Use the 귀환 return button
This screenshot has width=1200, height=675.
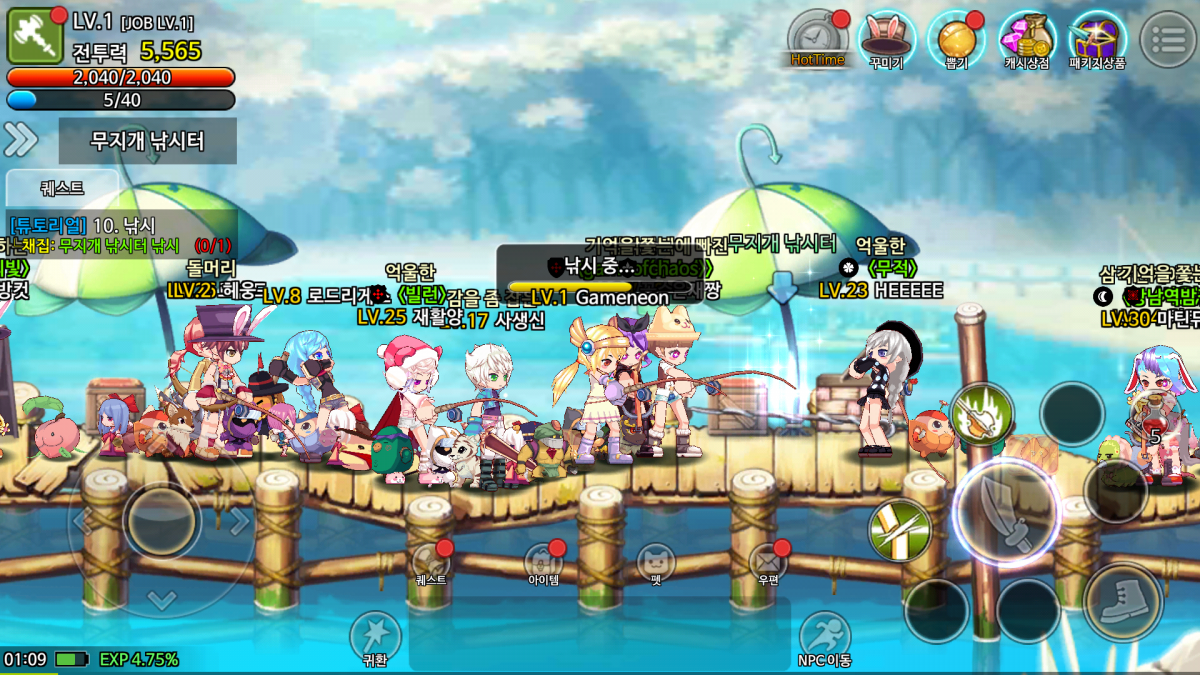pos(375,638)
